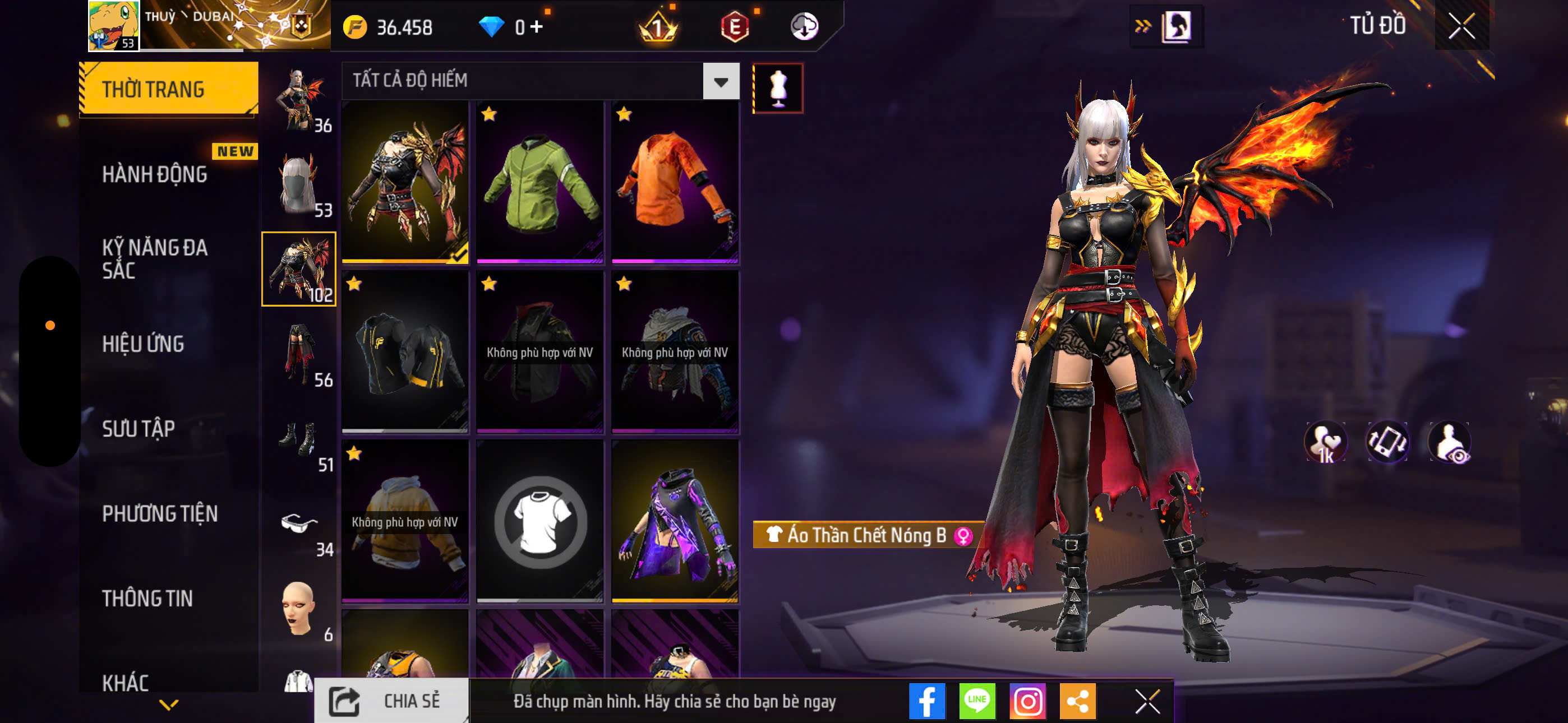Dismiss the screenshot share banner
The image size is (1568, 723).
click(x=1148, y=701)
